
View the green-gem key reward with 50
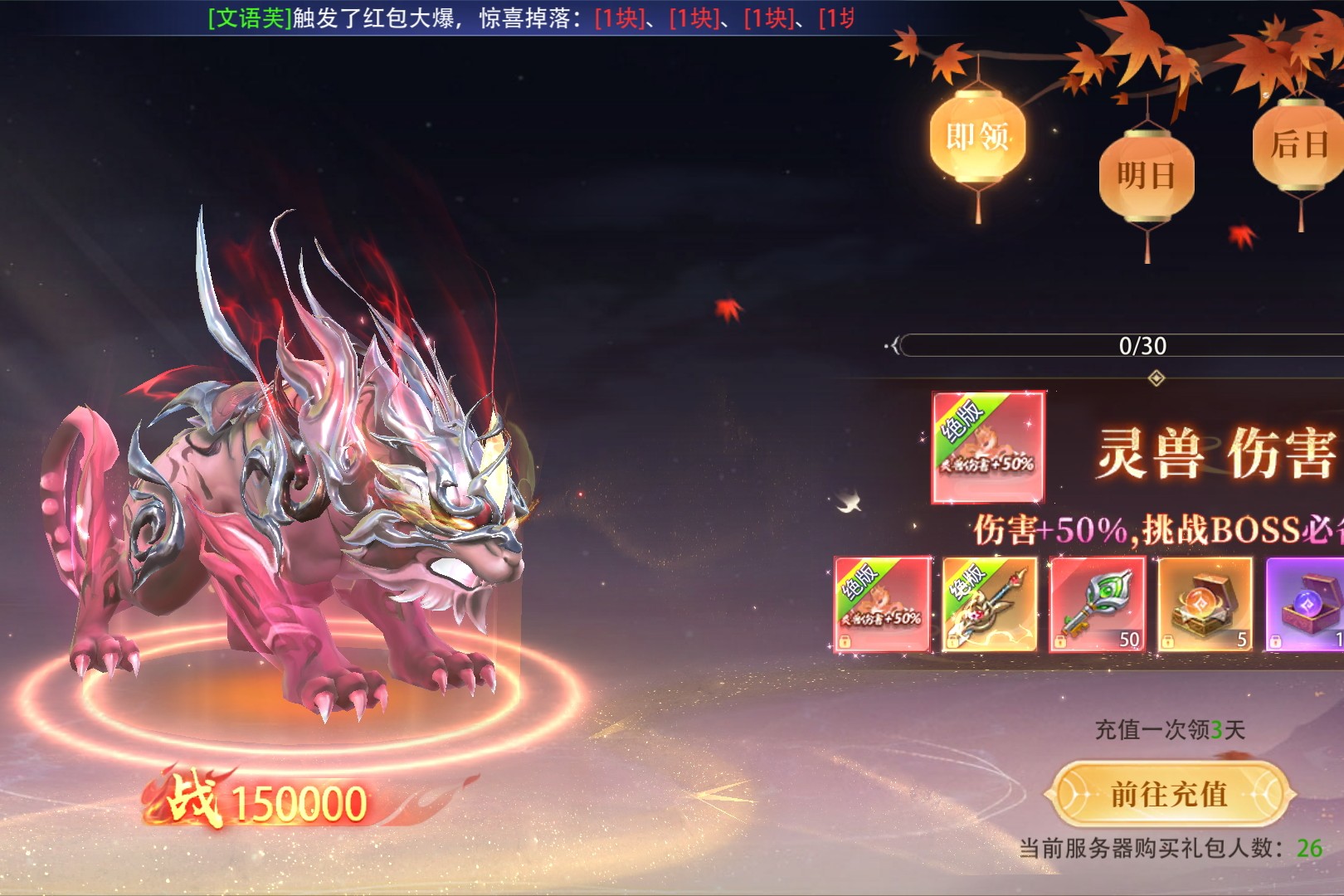tap(1098, 605)
